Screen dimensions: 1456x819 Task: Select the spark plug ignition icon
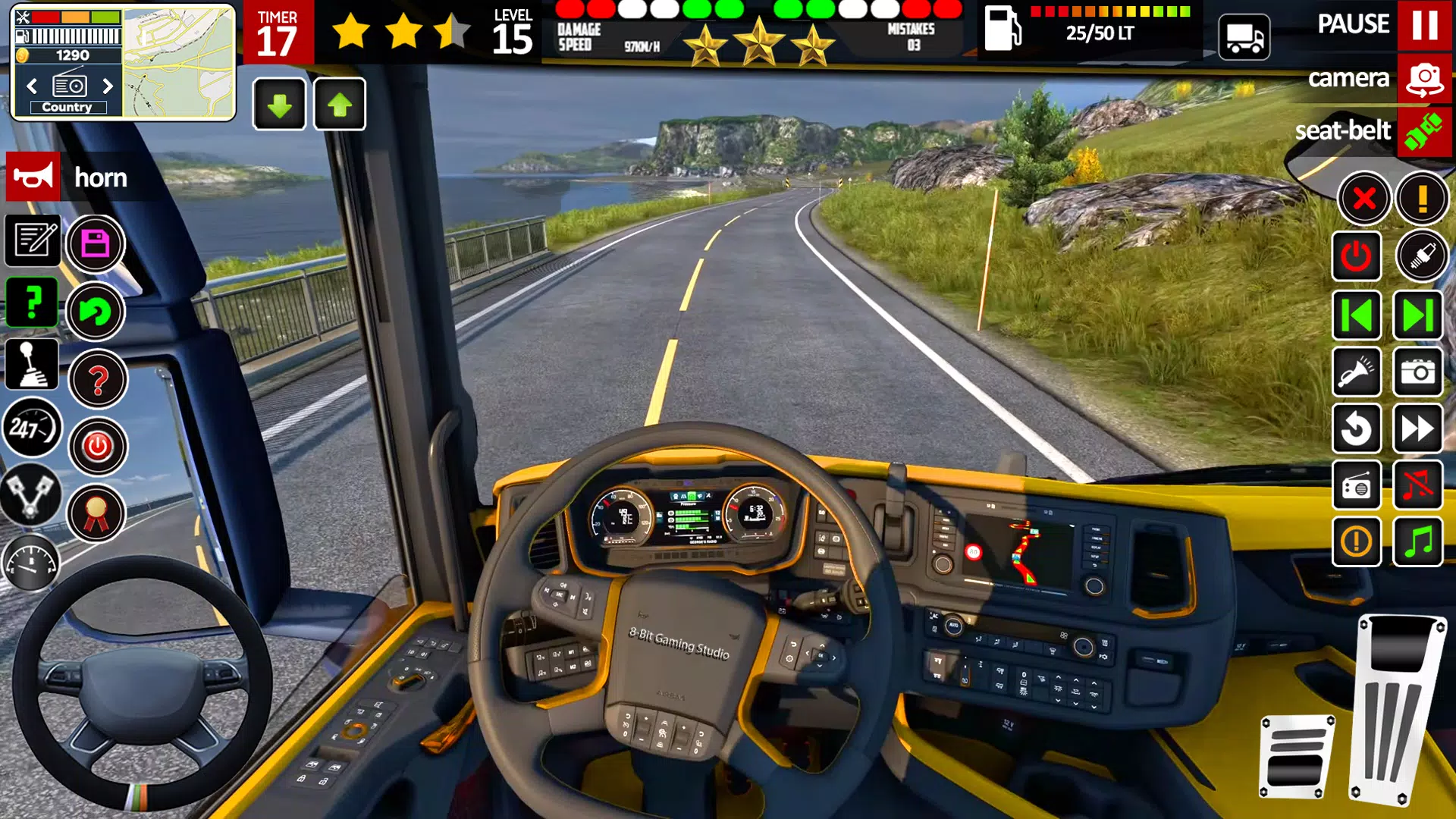[x=1420, y=256]
